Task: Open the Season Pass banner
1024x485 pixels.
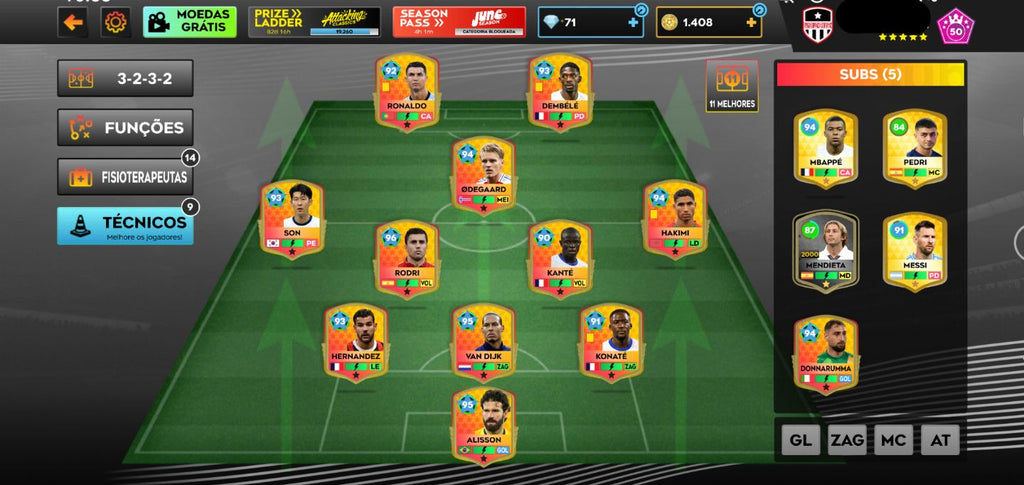Action: coord(459,21)
